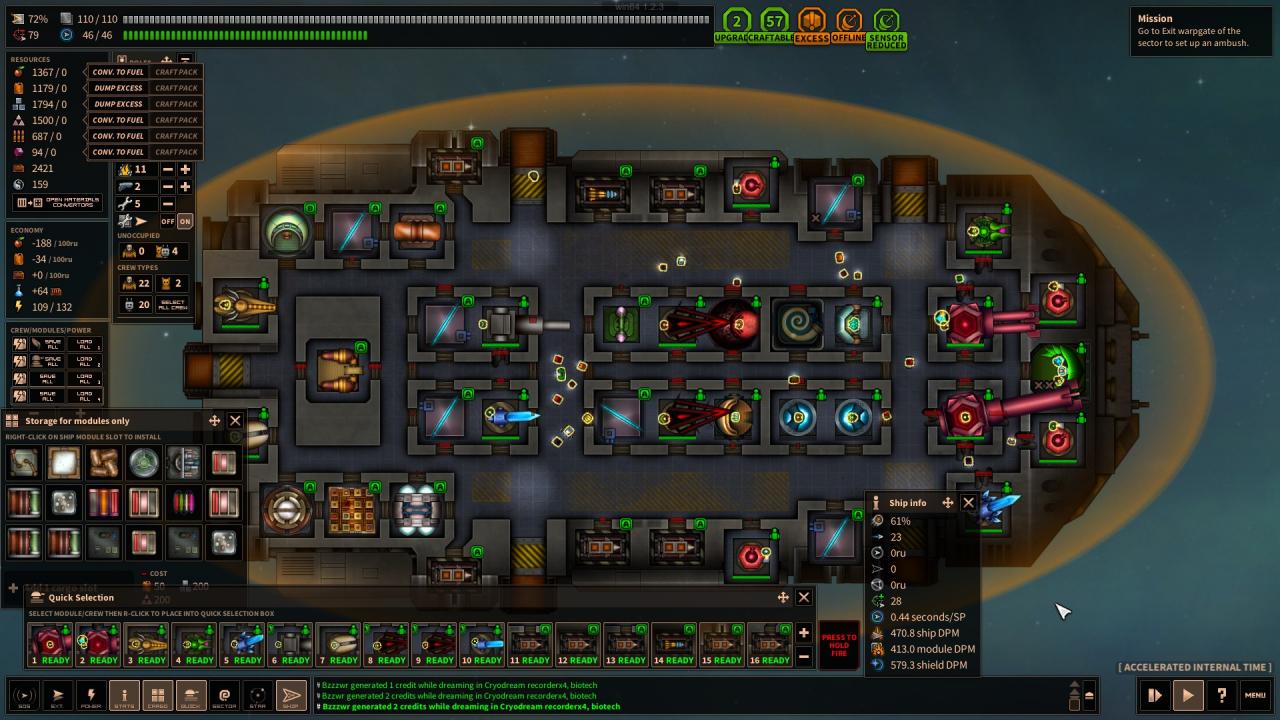The image size is (1280, 720).
Task: Toggle the Power toolbar button
Action: pyautogui.click(x=91, y=695)
